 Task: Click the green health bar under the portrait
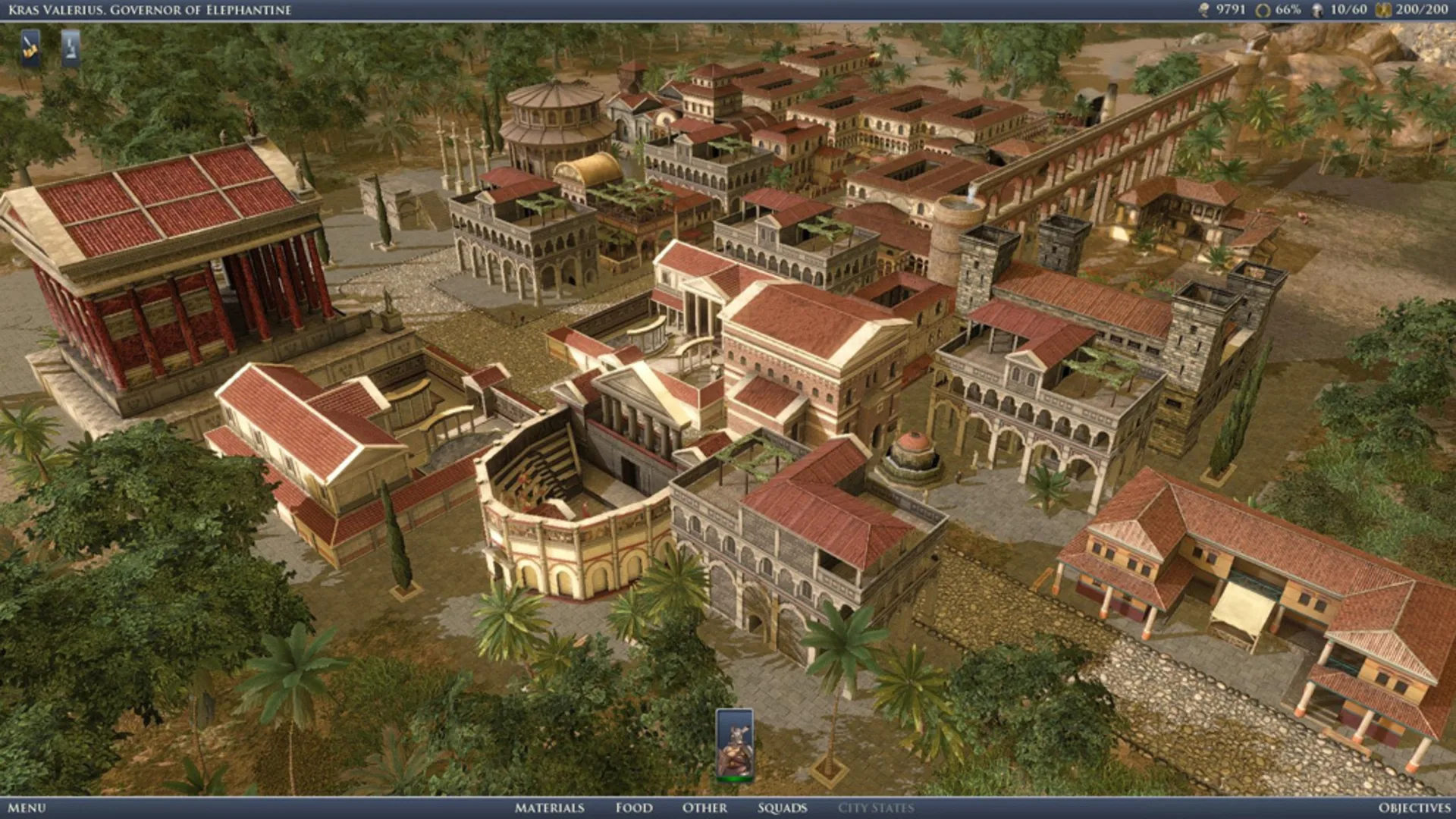click(733, 779)
